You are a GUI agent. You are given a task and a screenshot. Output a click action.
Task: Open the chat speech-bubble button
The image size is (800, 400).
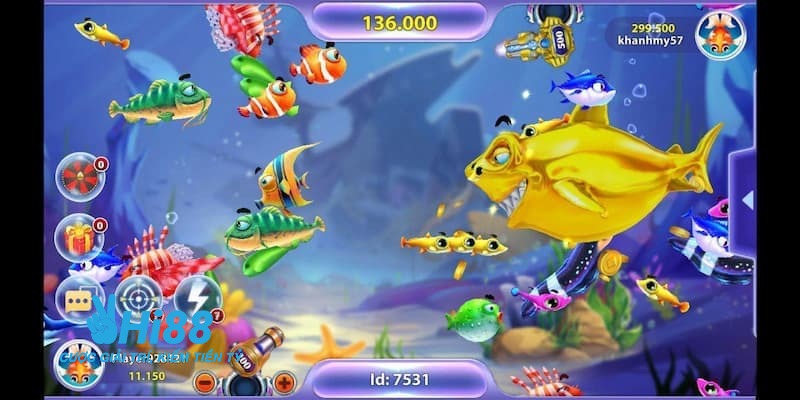point(79,297)
